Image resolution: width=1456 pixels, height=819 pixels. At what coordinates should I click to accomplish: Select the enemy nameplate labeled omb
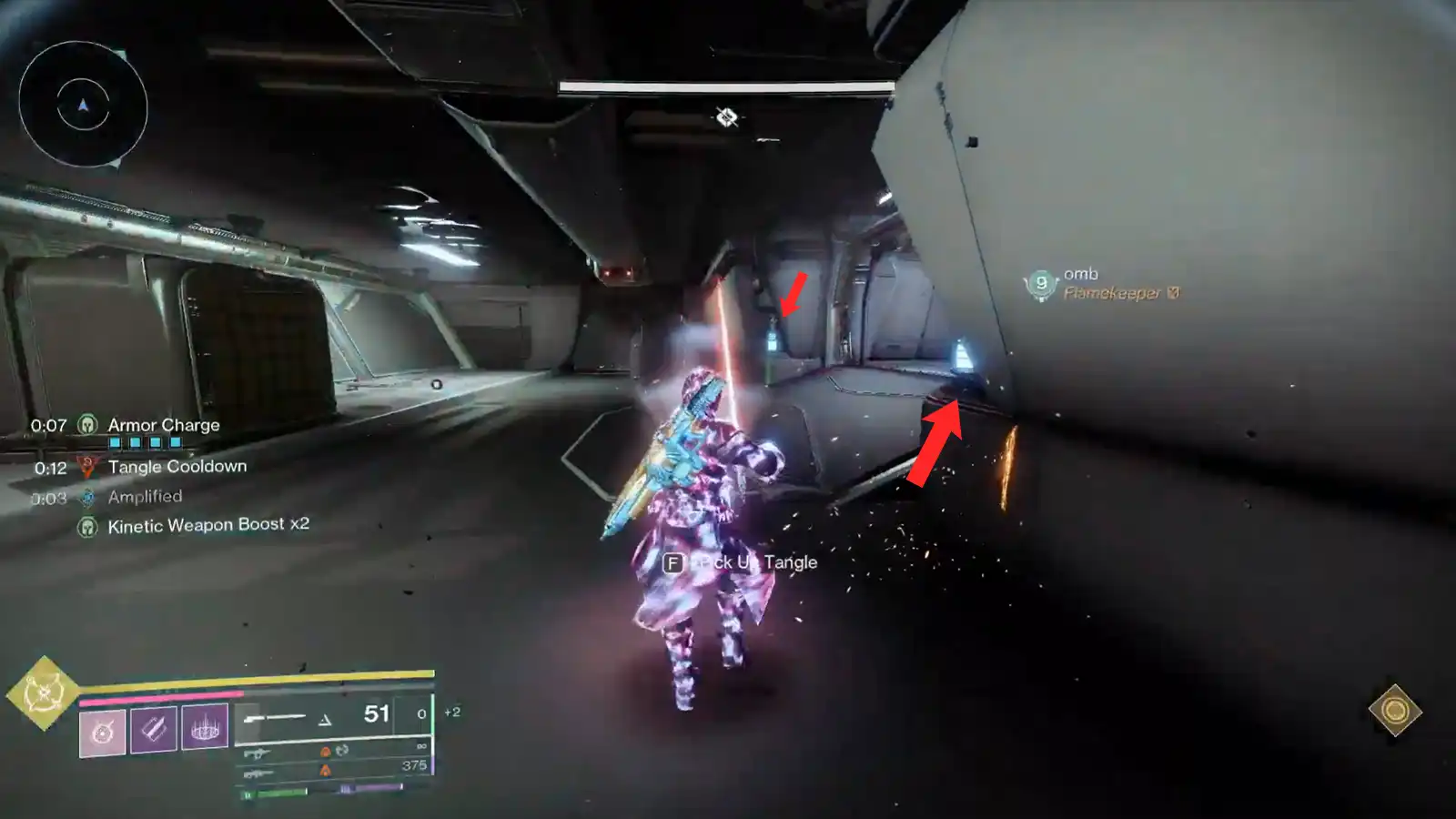pos(1079,273)
